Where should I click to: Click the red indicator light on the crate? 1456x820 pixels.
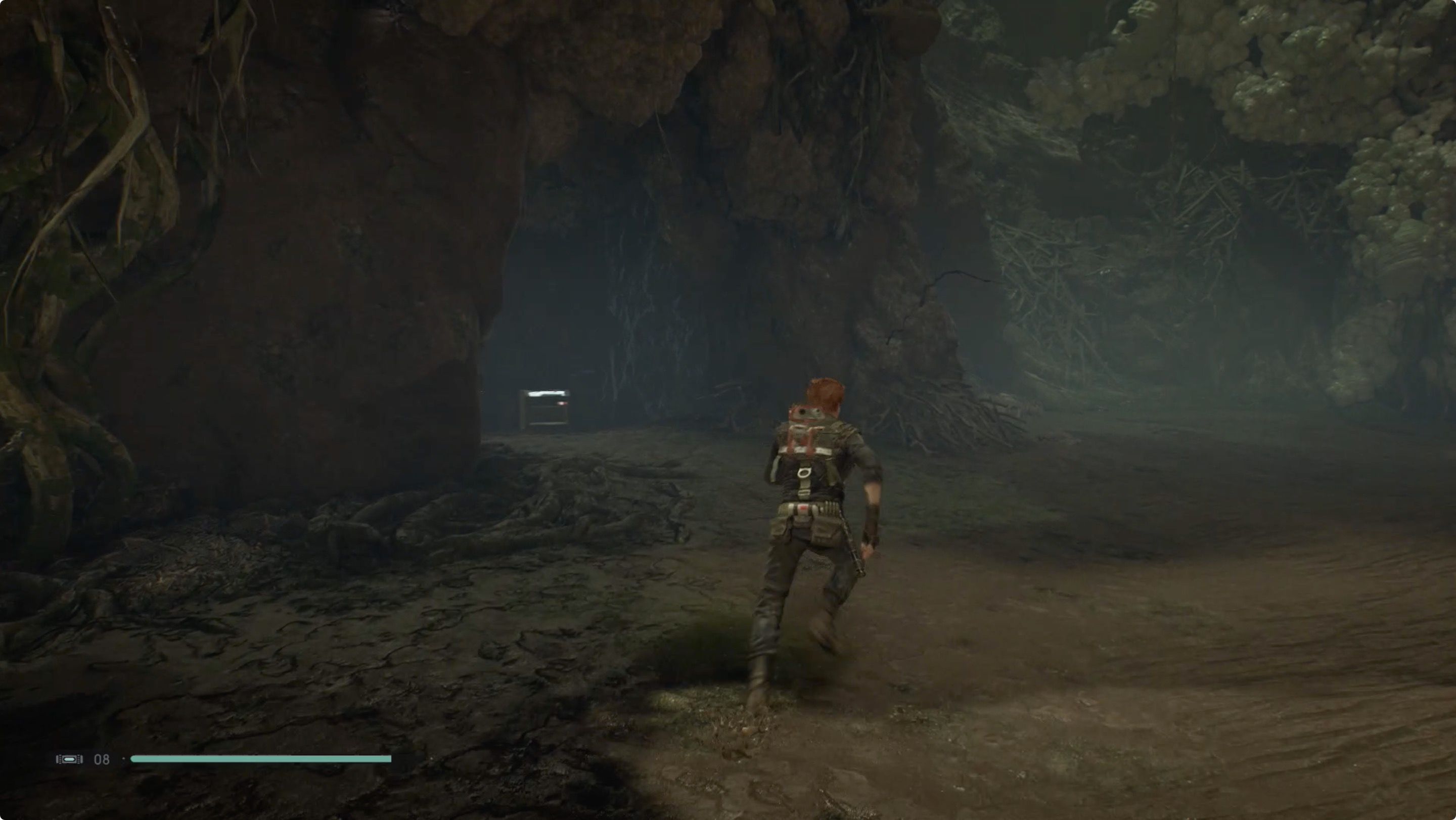pyautogui.click(x=562, y=404)
